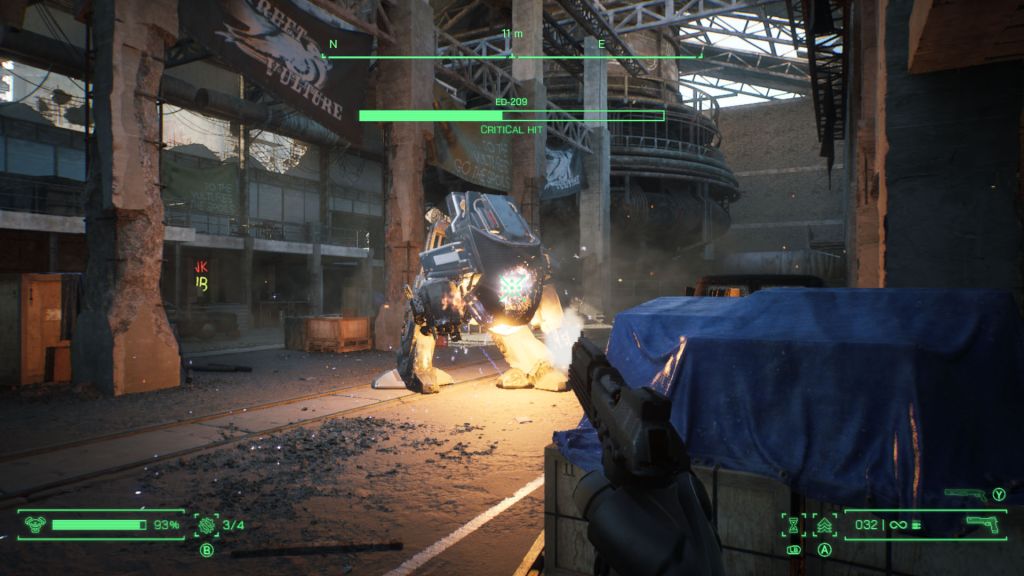The width and height of the screenshot is (1024, 576).
Task: Switch to the secondary shotgun weapon icon
Action: pyautogui.click(x=966, y=494)
